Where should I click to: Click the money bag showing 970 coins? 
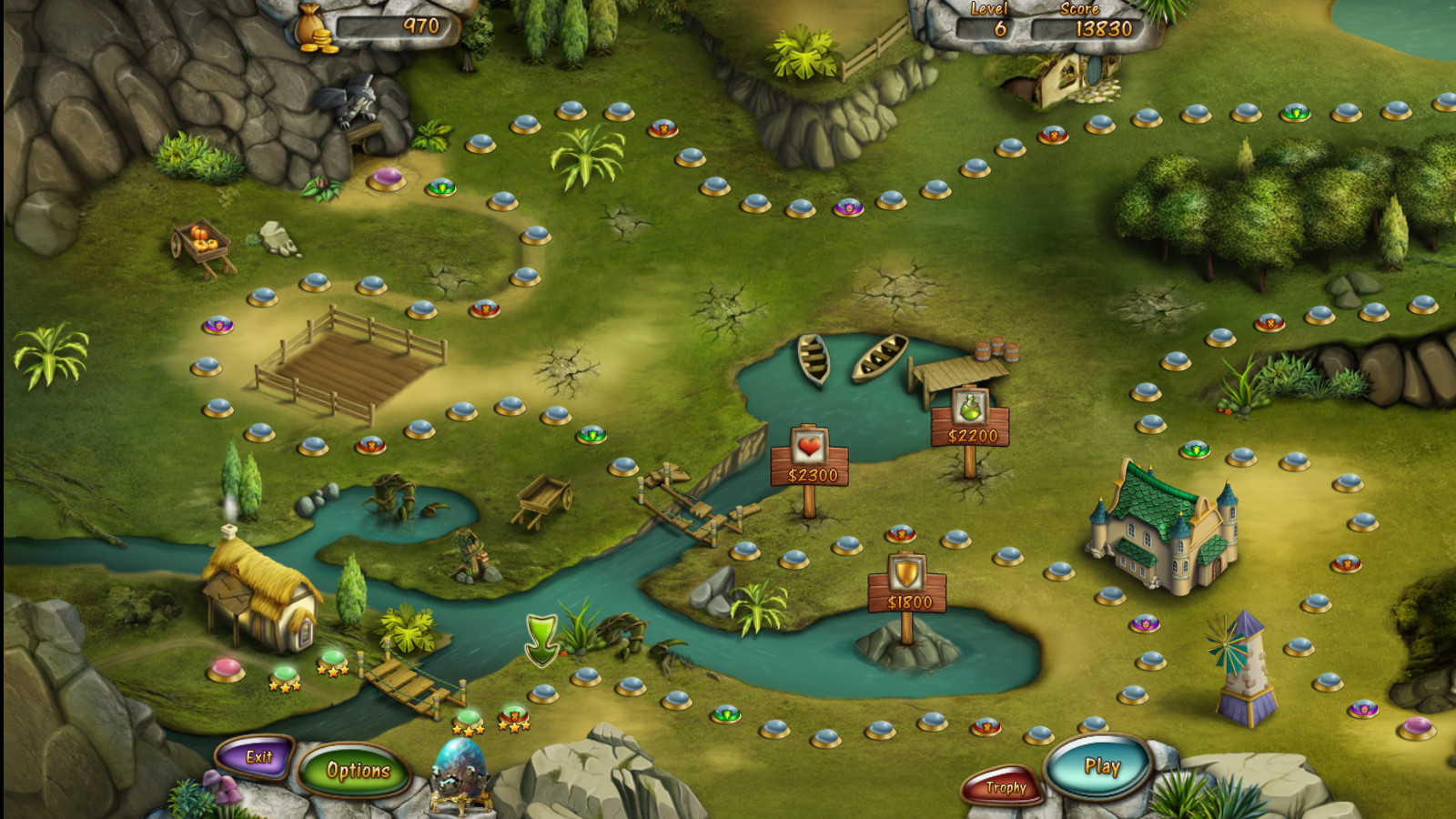[x=314, y=23]
